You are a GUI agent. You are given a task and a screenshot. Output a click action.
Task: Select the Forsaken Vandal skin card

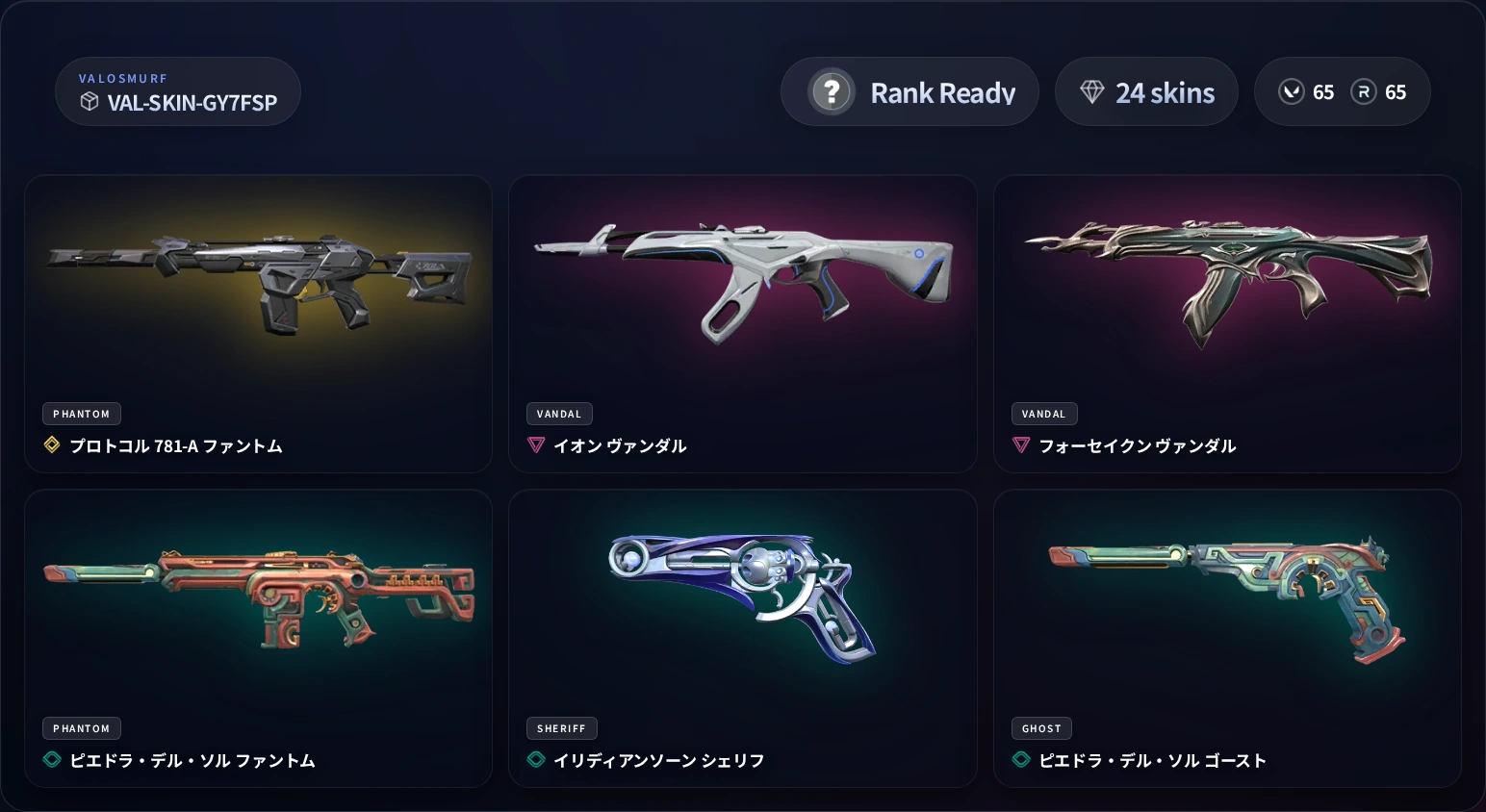coord(1228,324)
